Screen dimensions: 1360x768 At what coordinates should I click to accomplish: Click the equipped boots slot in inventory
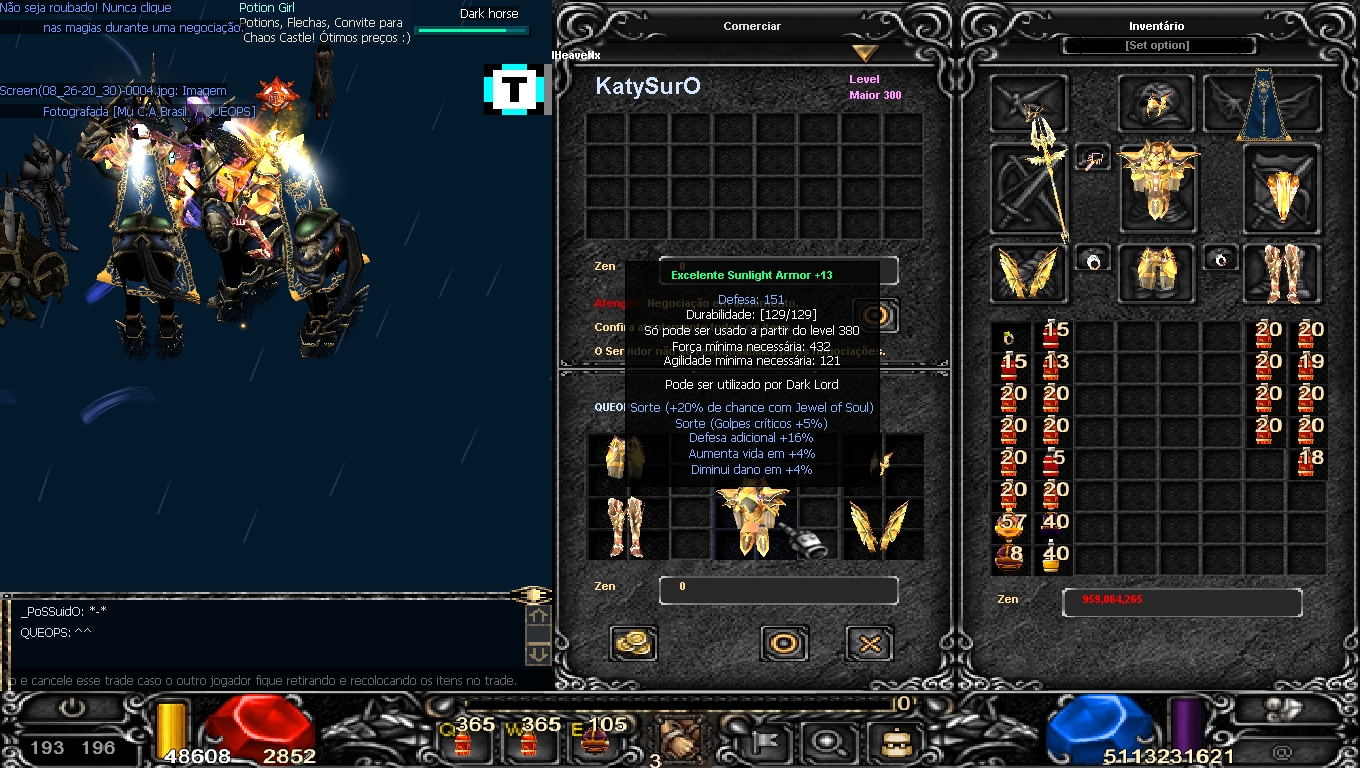point(1281,273)
